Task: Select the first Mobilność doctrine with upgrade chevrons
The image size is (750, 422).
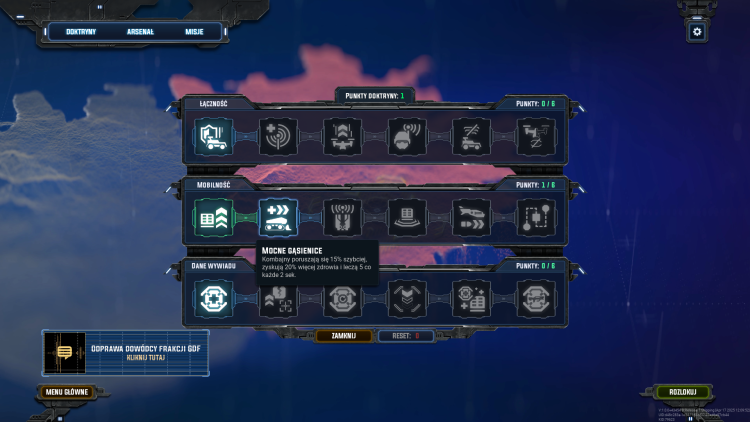Action: (x=214, y=217)
